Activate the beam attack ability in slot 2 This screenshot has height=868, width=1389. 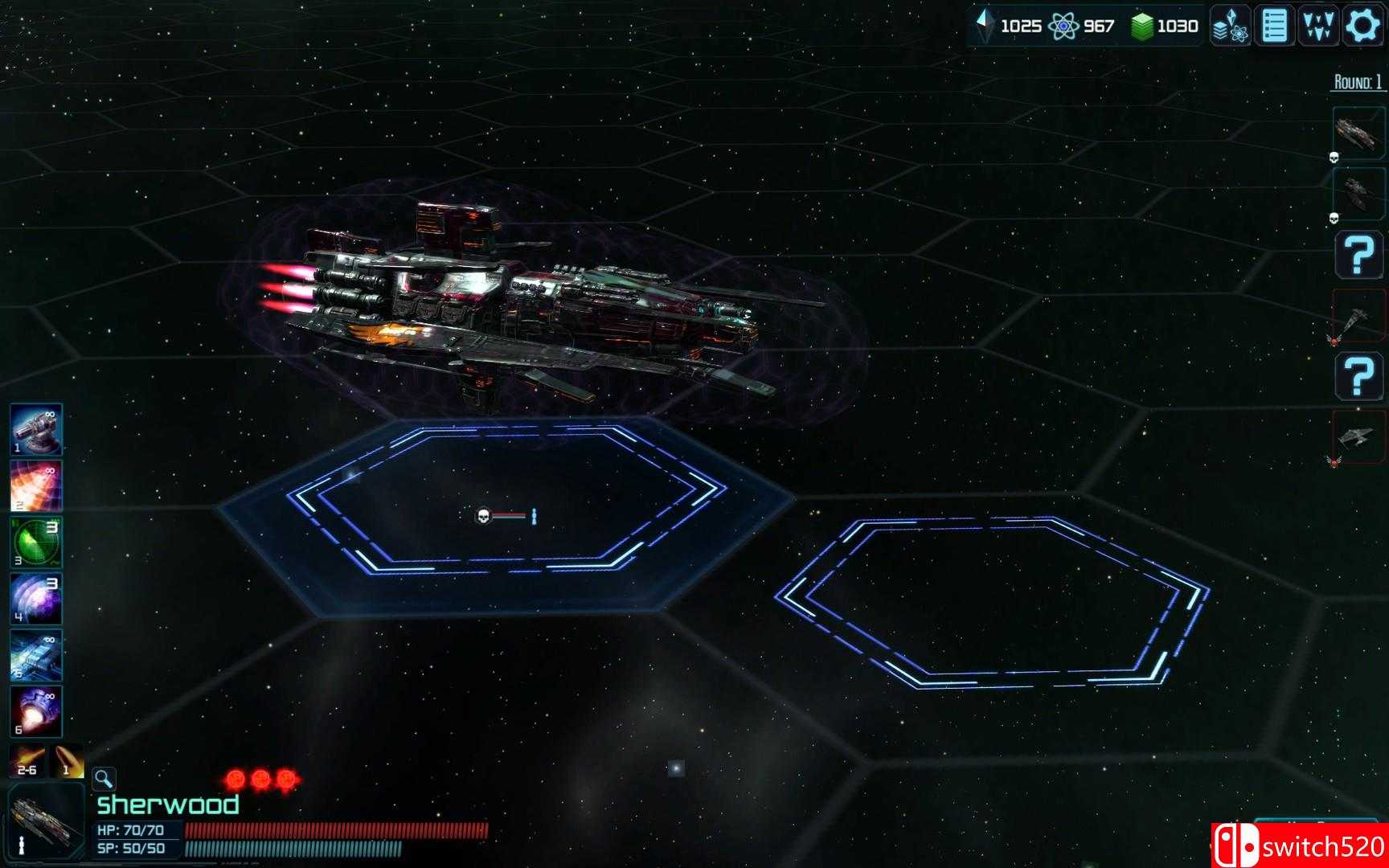(35, 485)
